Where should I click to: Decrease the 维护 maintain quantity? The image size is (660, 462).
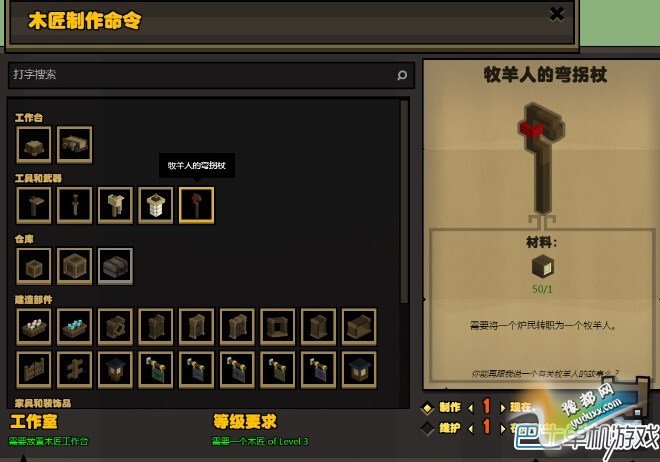pyautogui.click(x=472, y=427)
